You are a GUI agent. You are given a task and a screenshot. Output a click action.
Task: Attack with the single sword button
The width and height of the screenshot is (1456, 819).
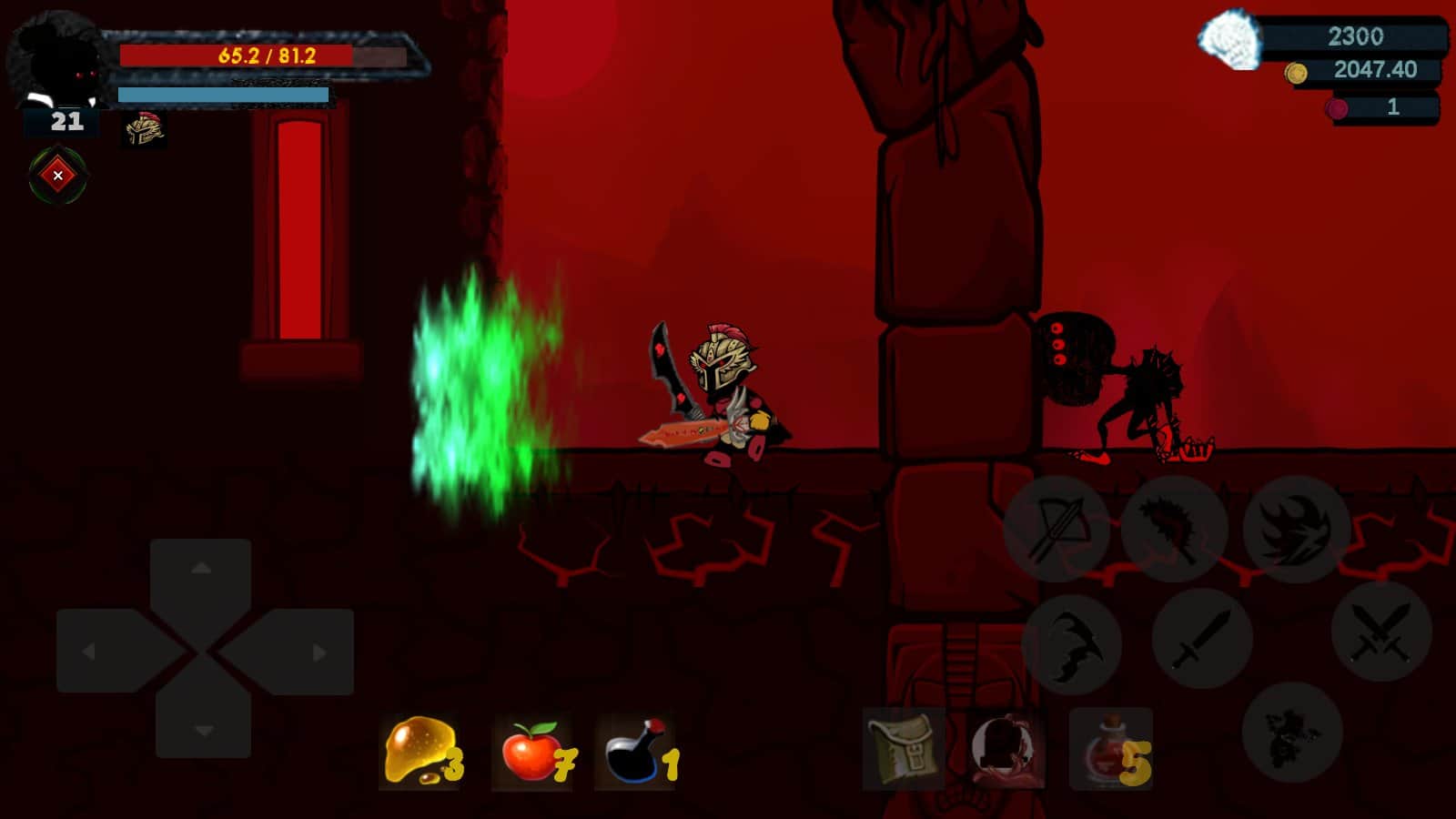tap(1202, 638)
